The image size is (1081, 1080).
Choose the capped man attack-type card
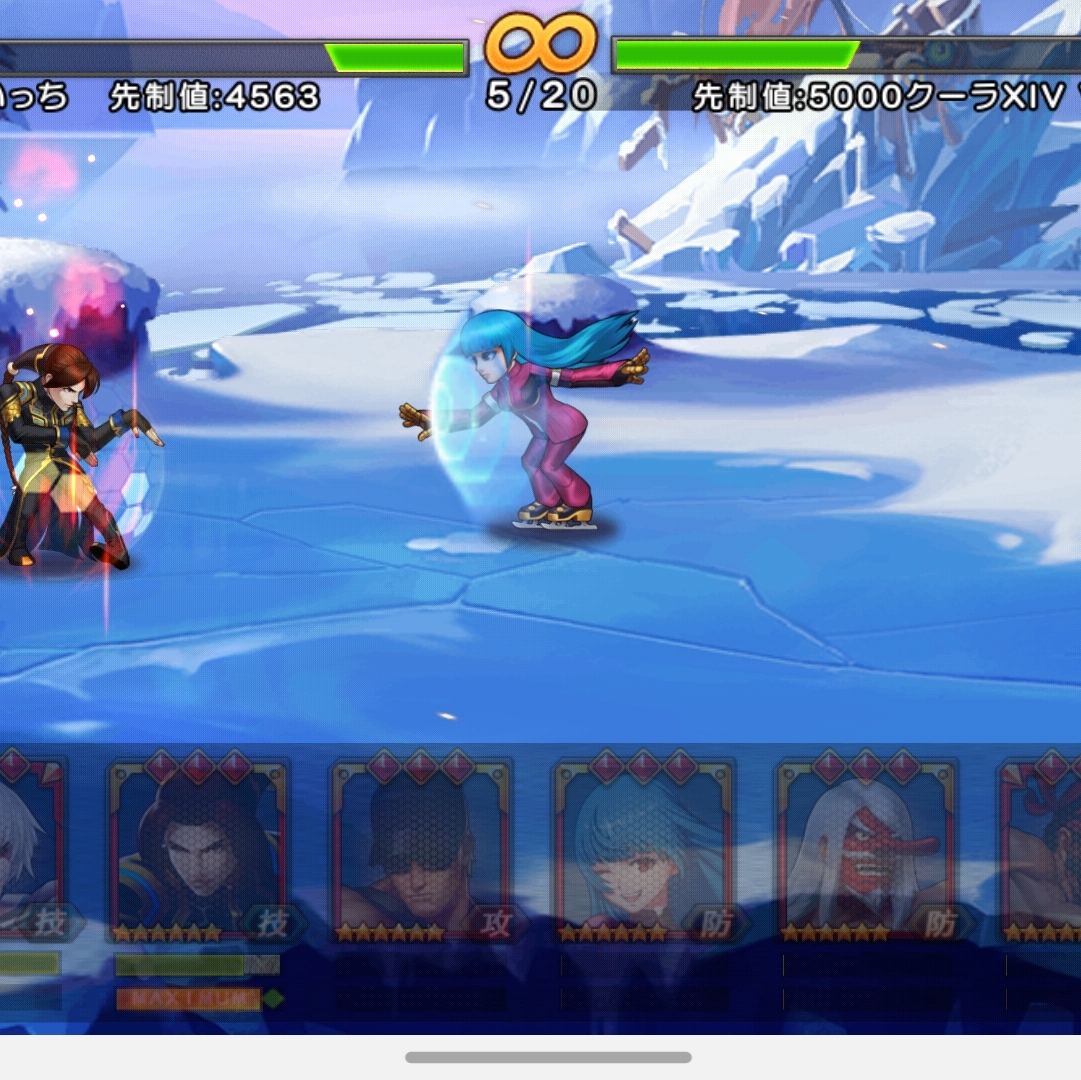(421, 850)
